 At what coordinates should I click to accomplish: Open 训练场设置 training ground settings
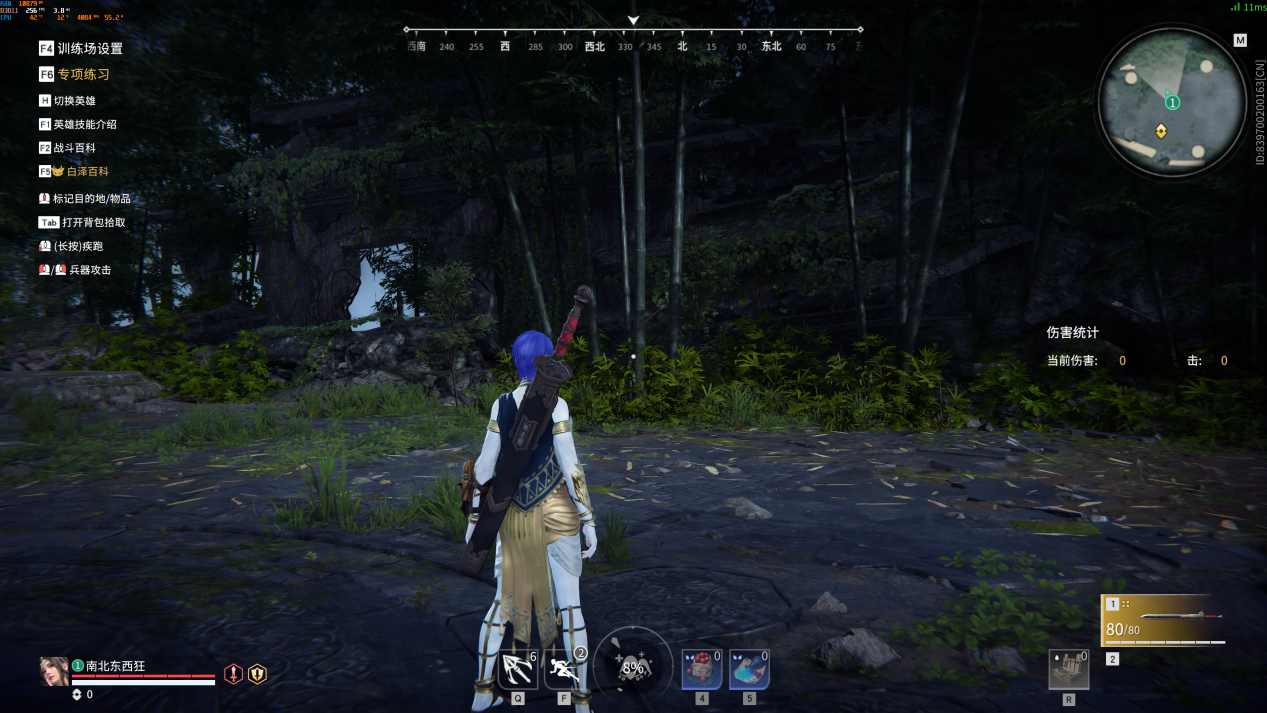pos(89,48)
